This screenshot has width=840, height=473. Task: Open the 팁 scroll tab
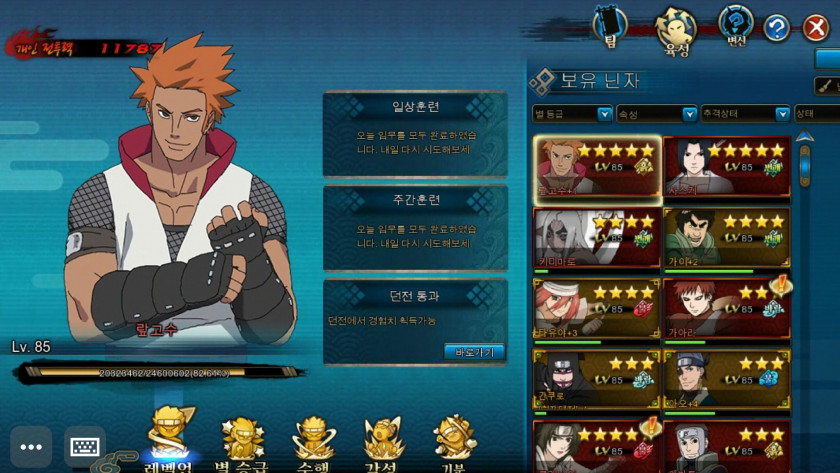point(608,27)
